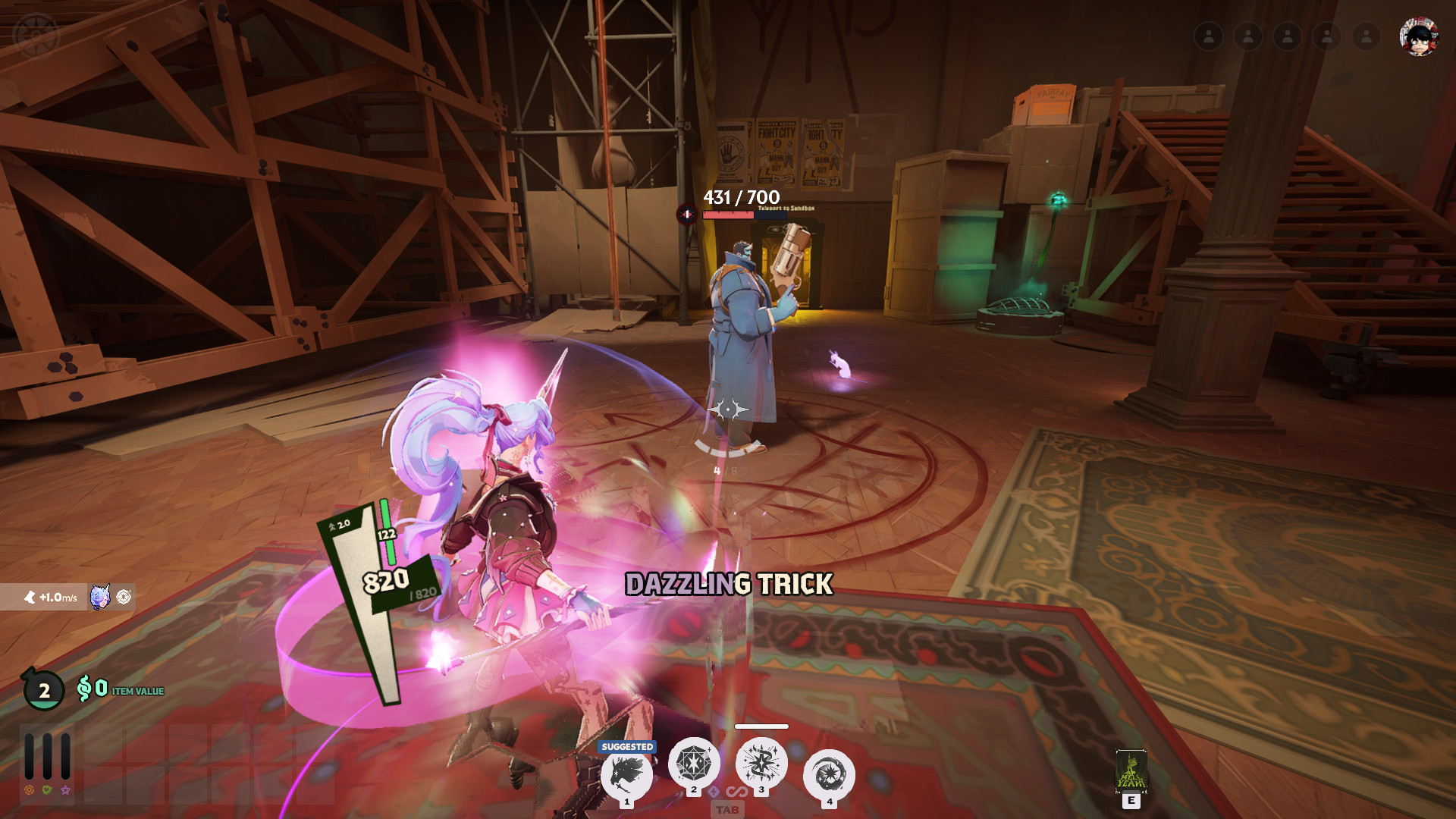Open the faint emblem icon in top-left corner

coord(36,35)
